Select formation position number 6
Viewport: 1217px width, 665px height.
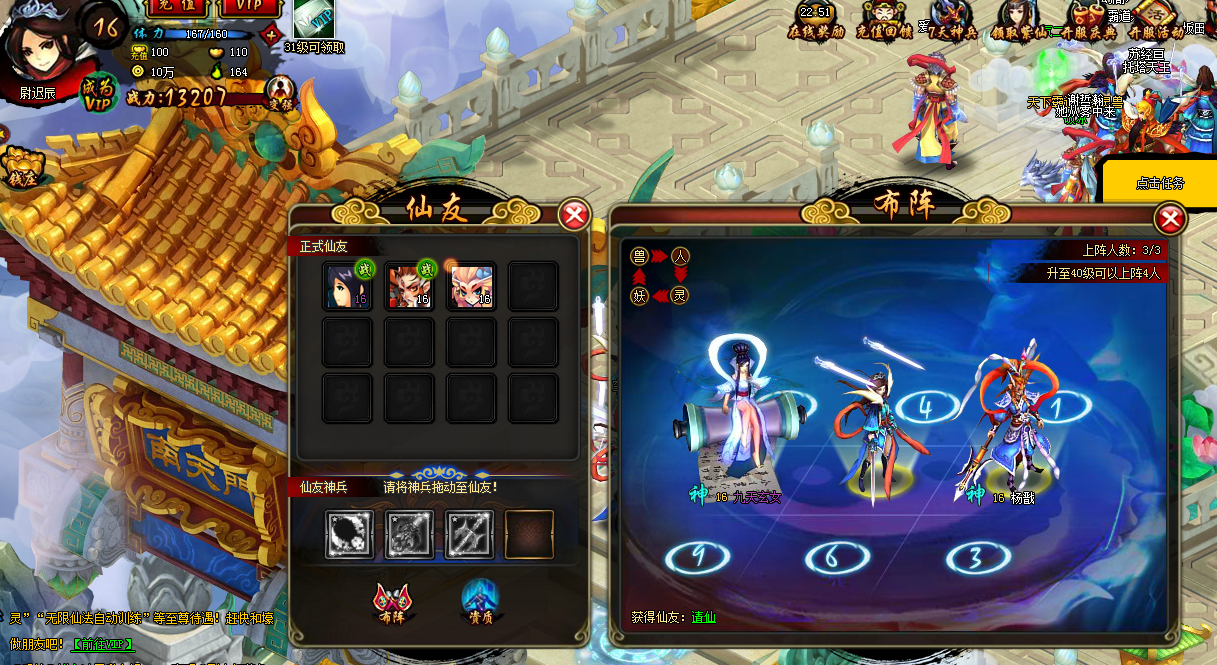click(832, 556)
